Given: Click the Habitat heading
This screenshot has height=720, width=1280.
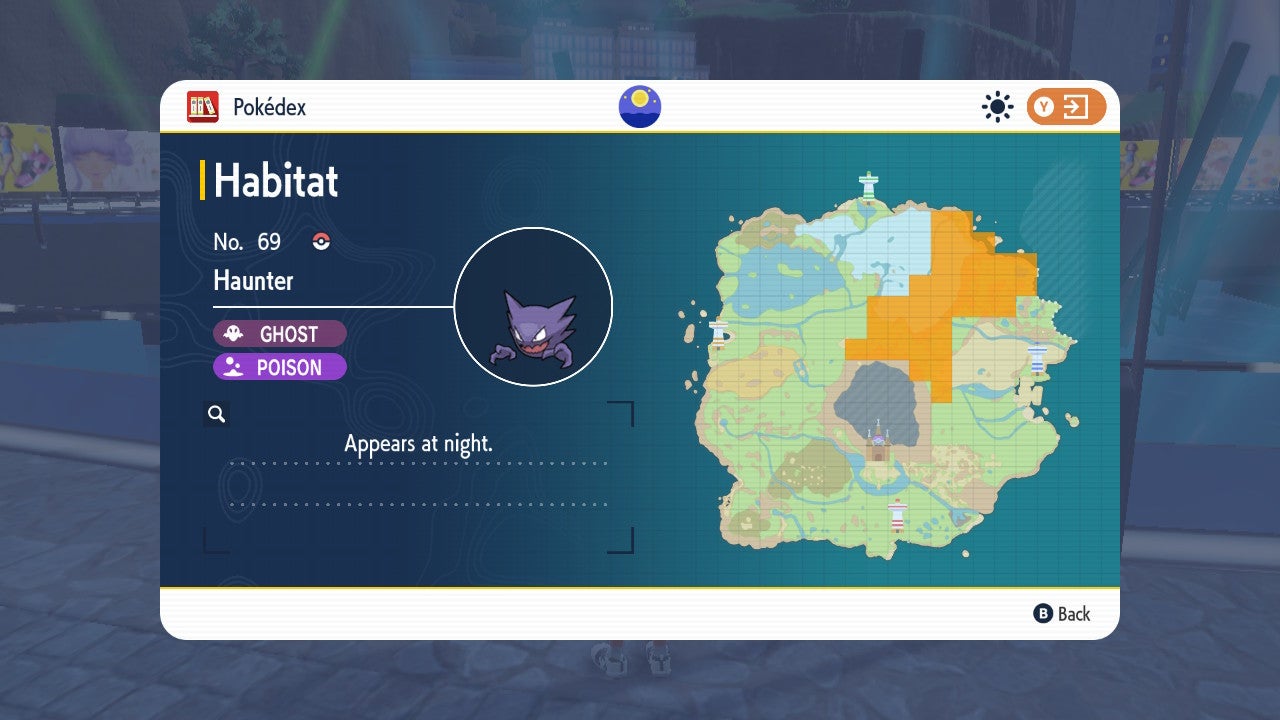Looking at the screenshot, I should tap(277, 181).
